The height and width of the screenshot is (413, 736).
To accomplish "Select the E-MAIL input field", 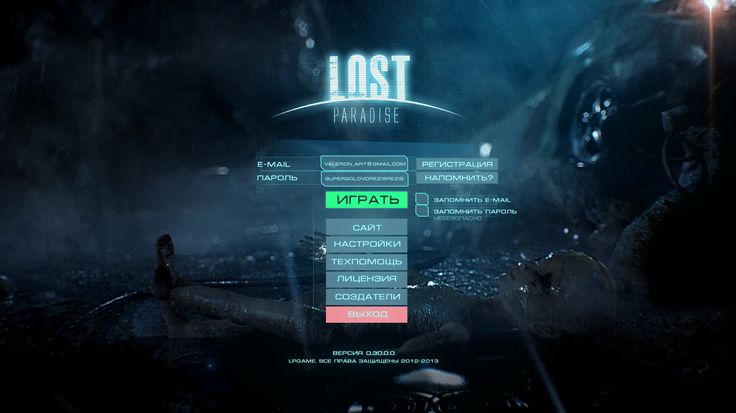I will point(365,163).
